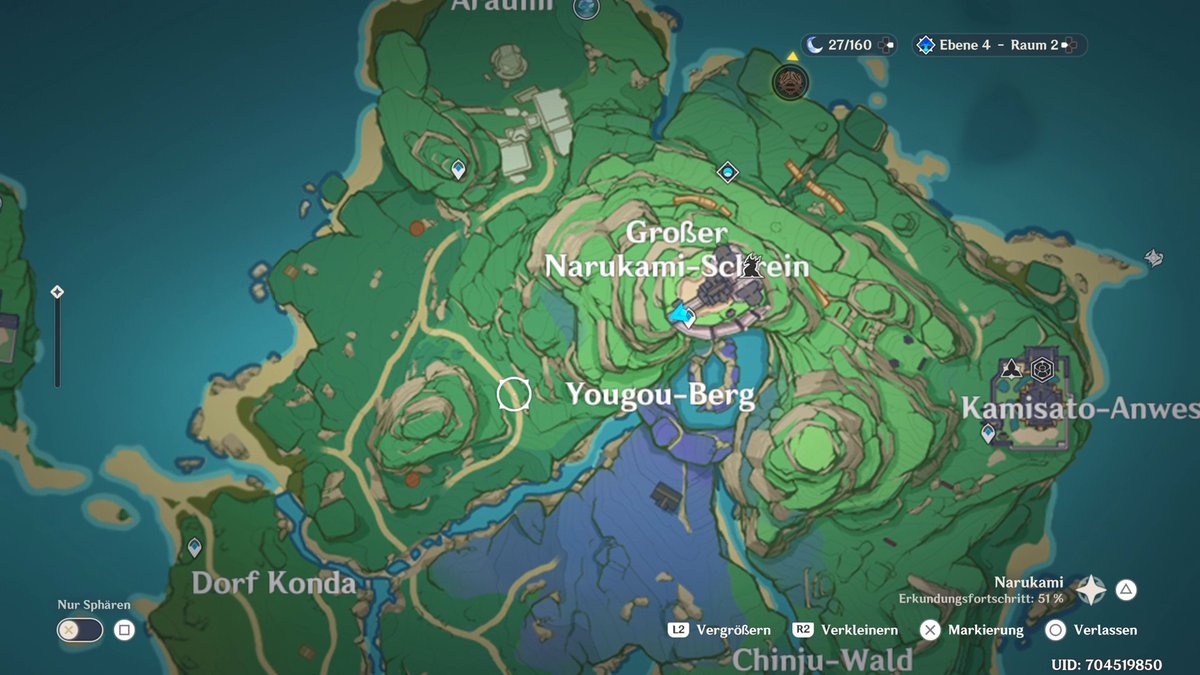Adjust the map zoom slider handle
This screenshot has width=1200, height=675.
coord(57,292)
